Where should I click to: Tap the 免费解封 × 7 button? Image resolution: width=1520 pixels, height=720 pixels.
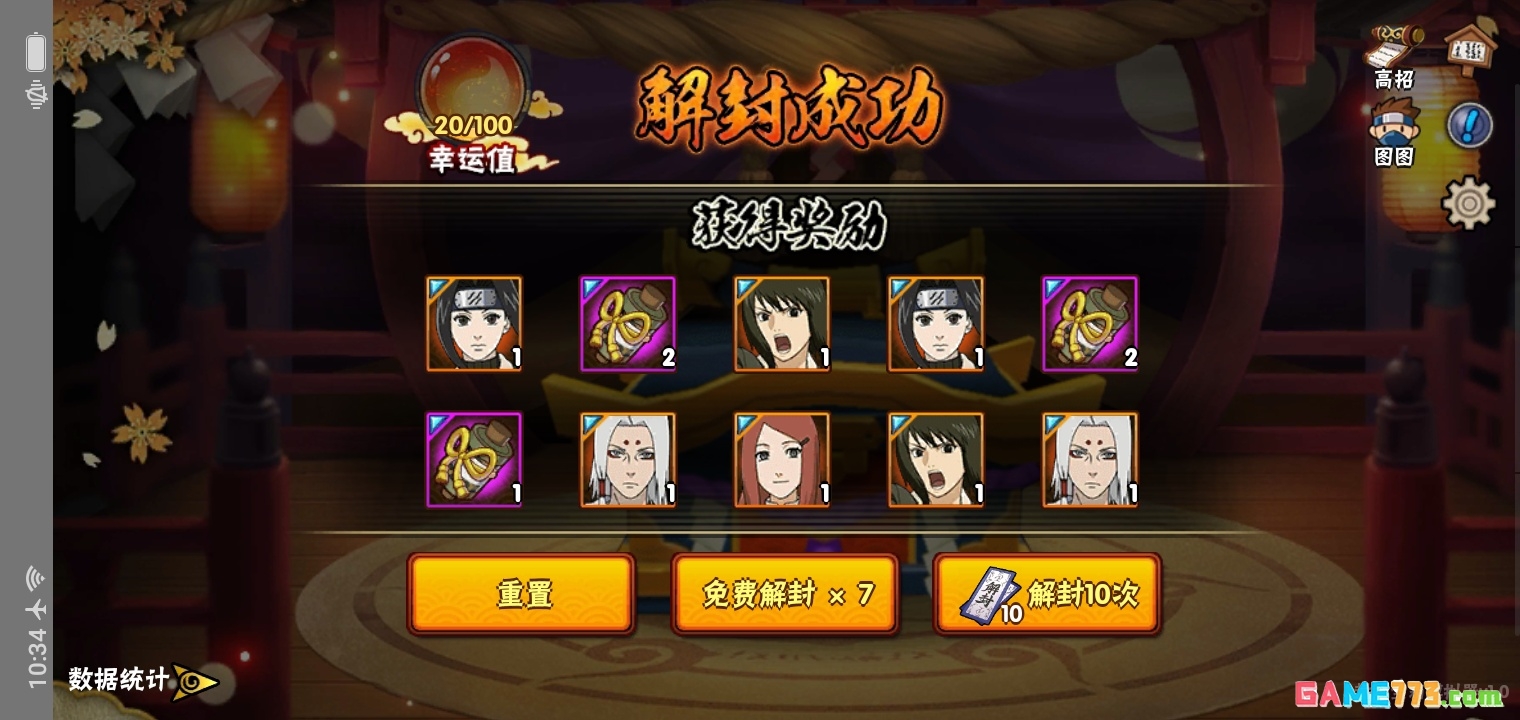coord(785,593)
